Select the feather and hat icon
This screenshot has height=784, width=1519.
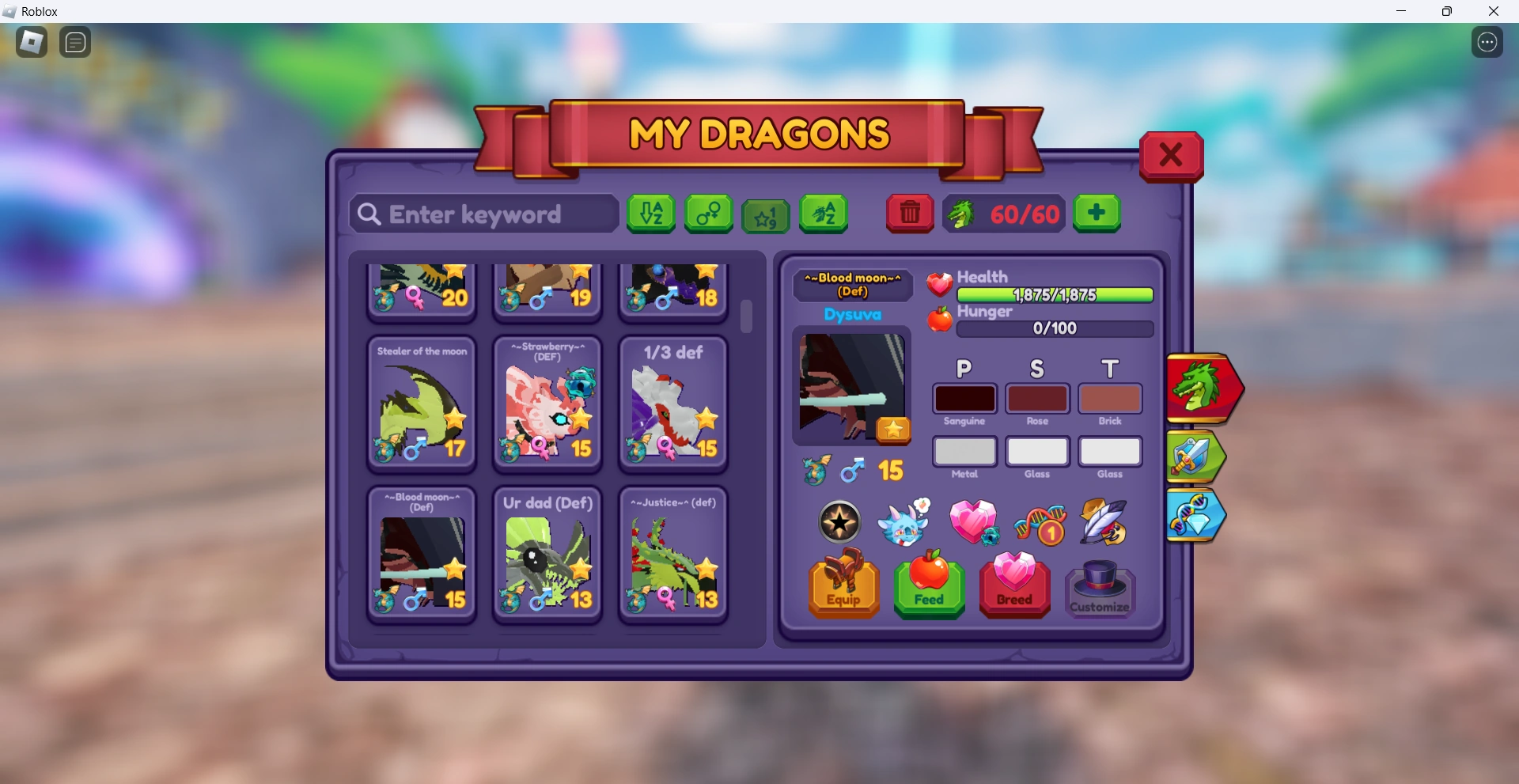pyautogui.click(x=1105, y=522)
